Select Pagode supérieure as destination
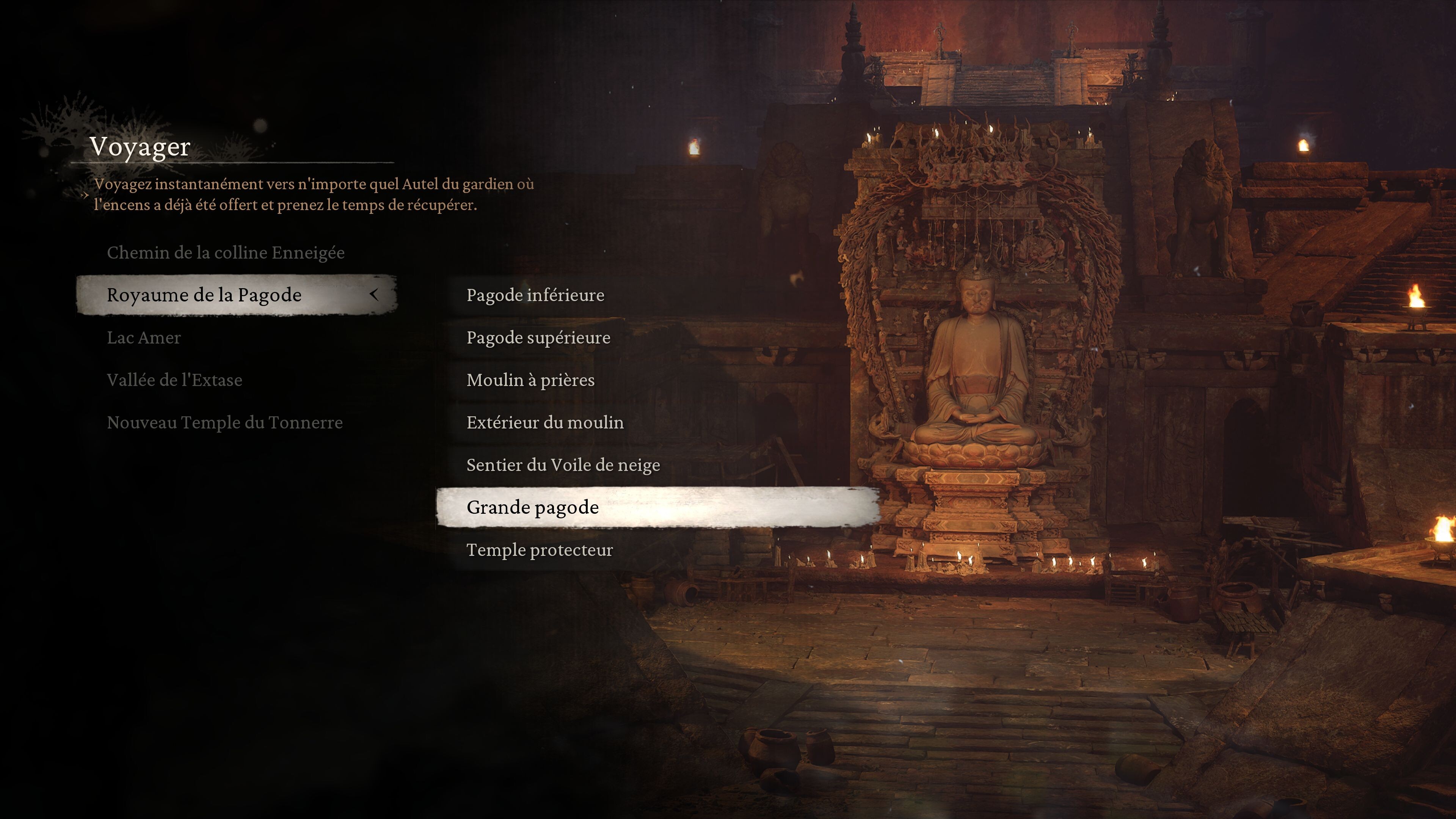 point(538,337)
